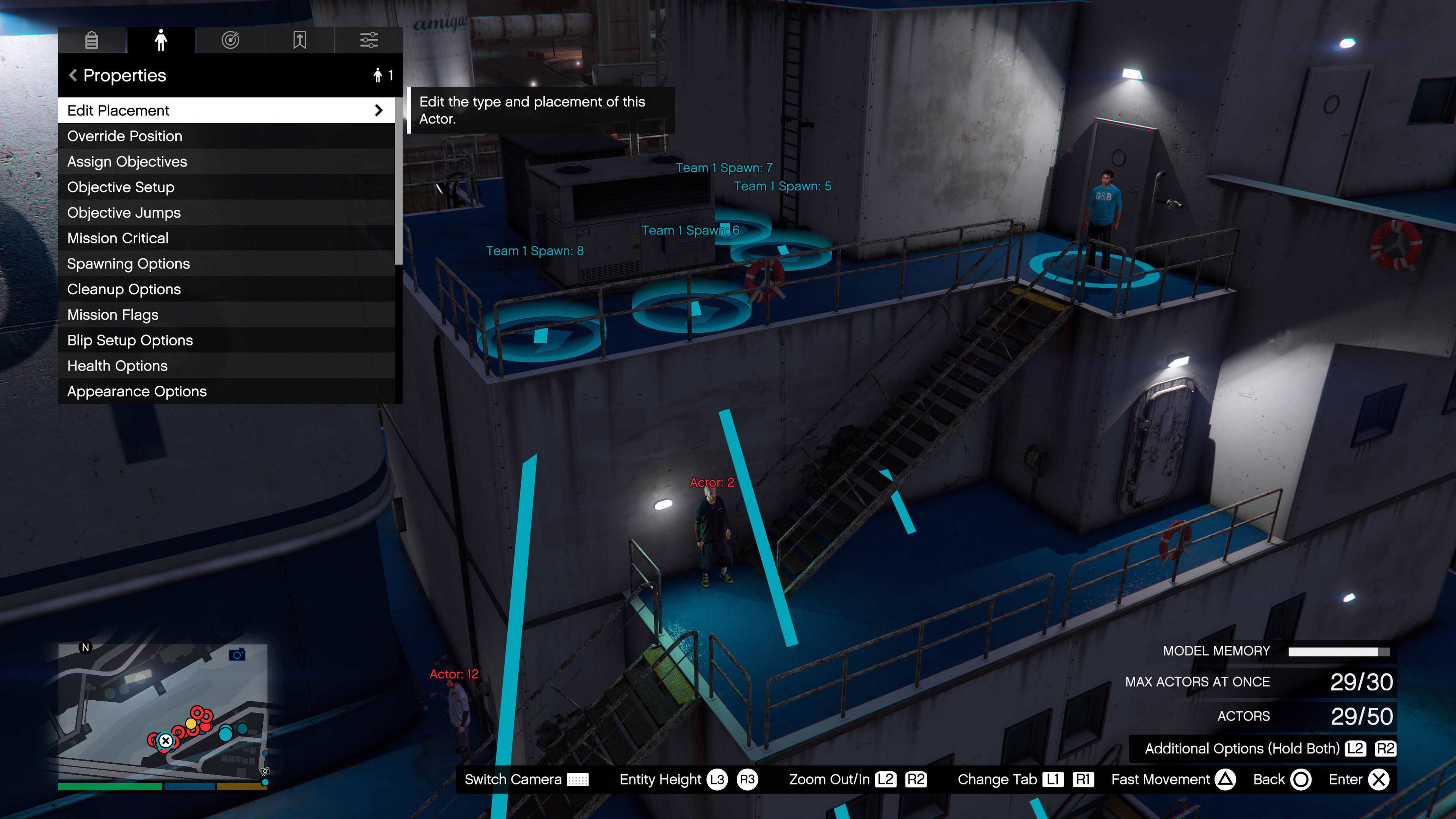
Task: Open Override Position option
Action: (x=226, y=136)
